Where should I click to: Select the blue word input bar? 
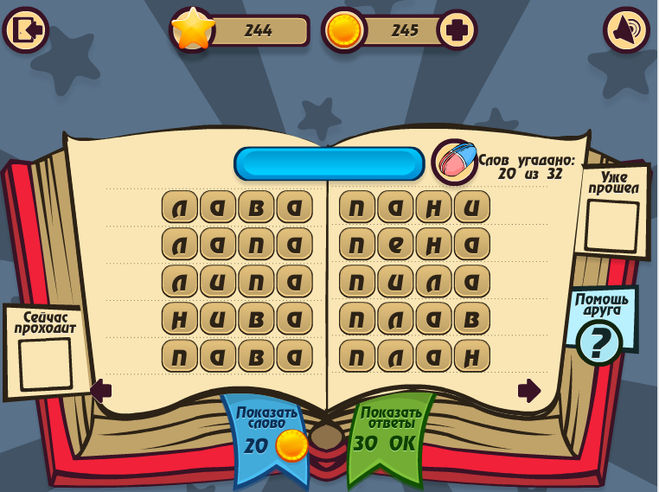[329, 163]
